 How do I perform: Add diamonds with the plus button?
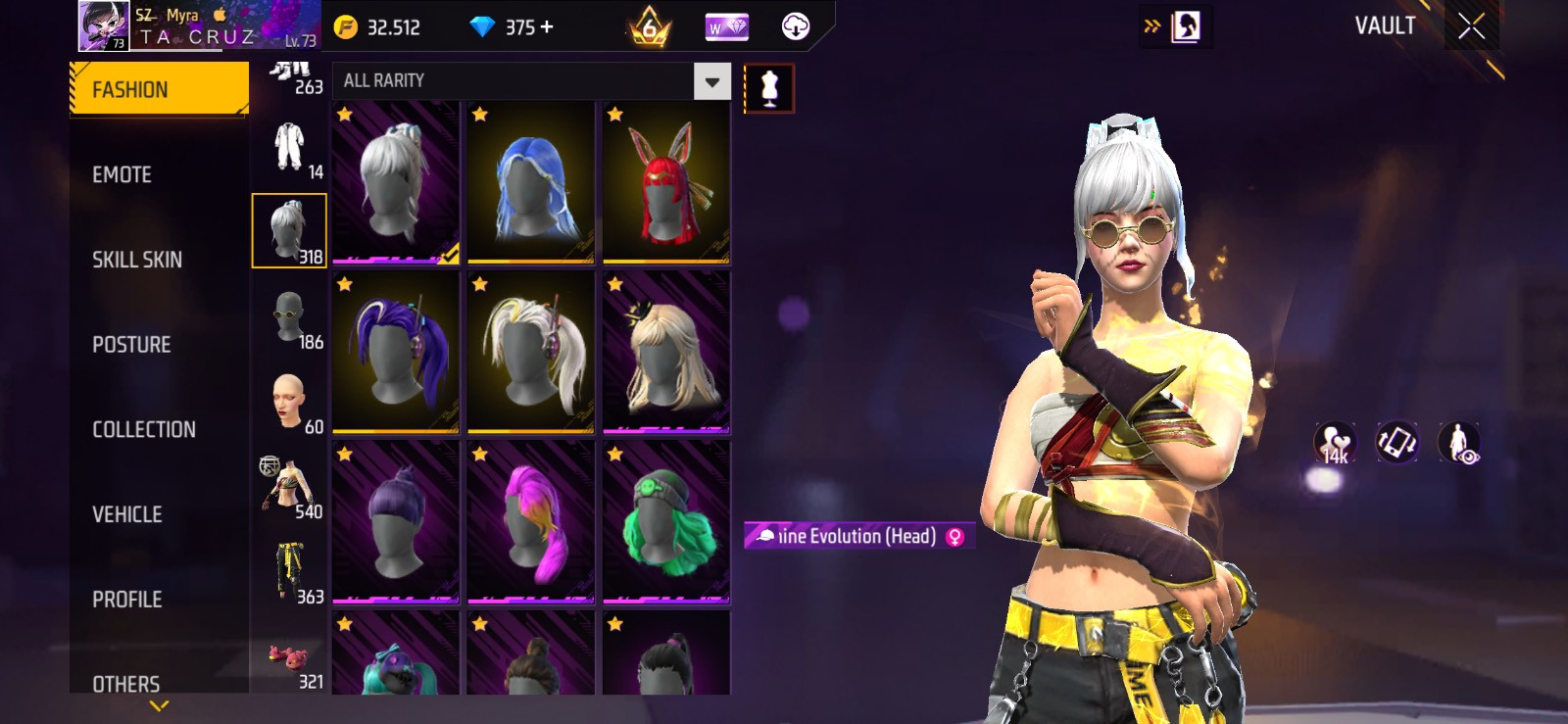coord(547,26)
